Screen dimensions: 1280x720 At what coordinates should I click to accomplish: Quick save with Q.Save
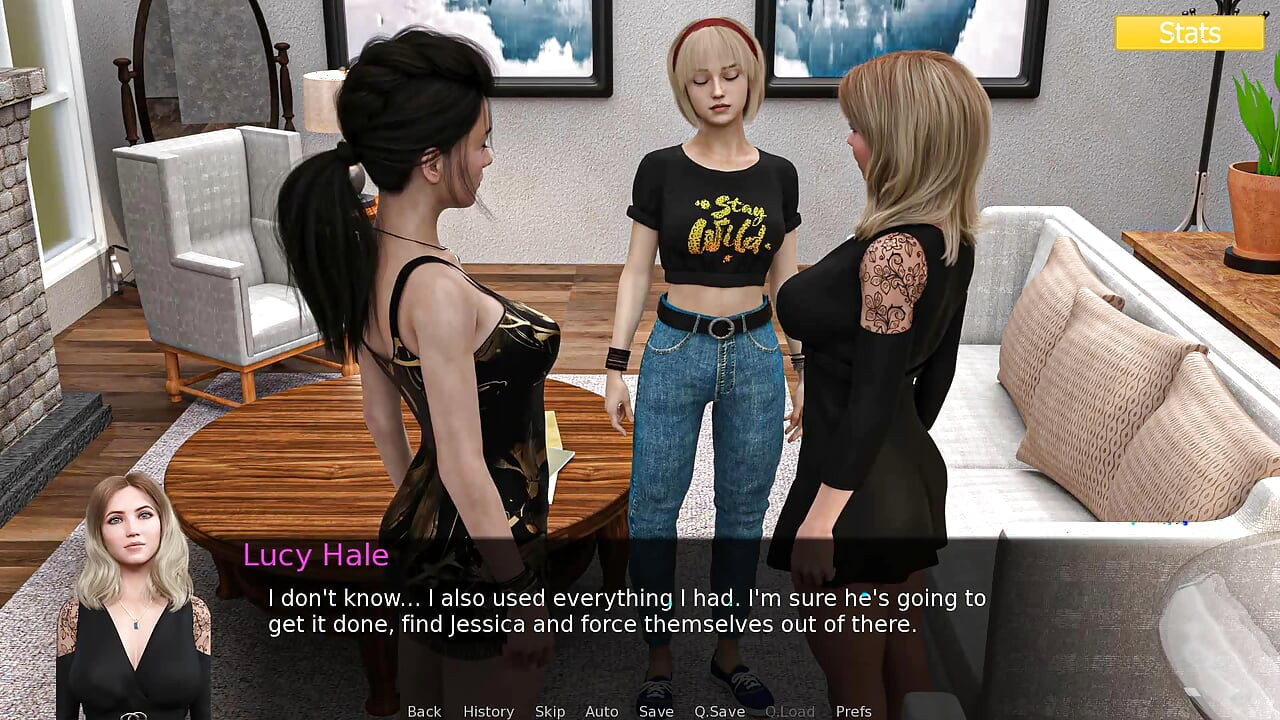(720, 711)
